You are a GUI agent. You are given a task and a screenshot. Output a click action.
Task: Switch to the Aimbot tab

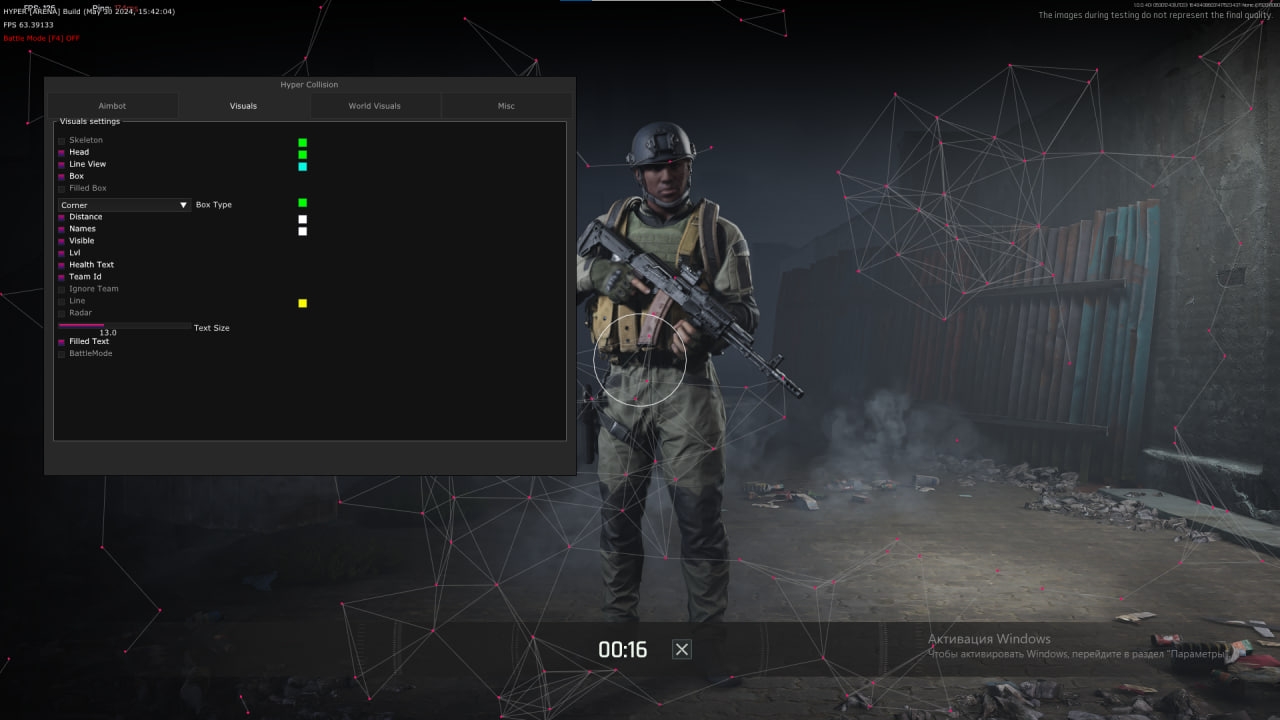[112, 105]
